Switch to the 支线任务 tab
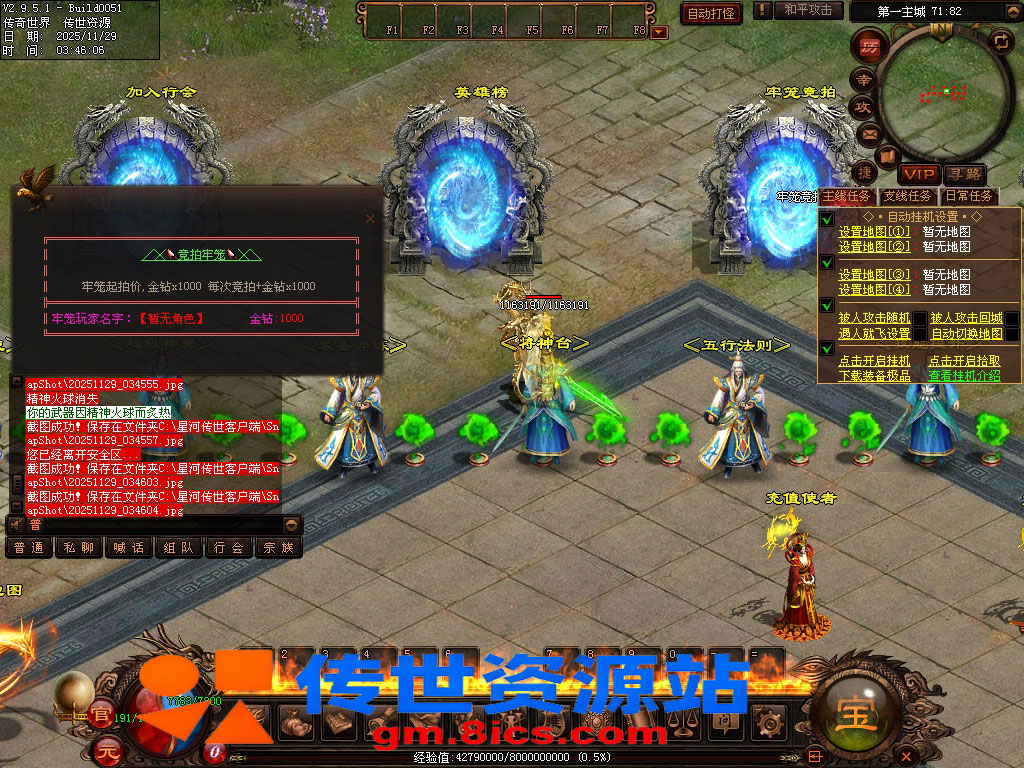Image resolution: width=1024 pixels, height=768 pixels. [907, 197]
